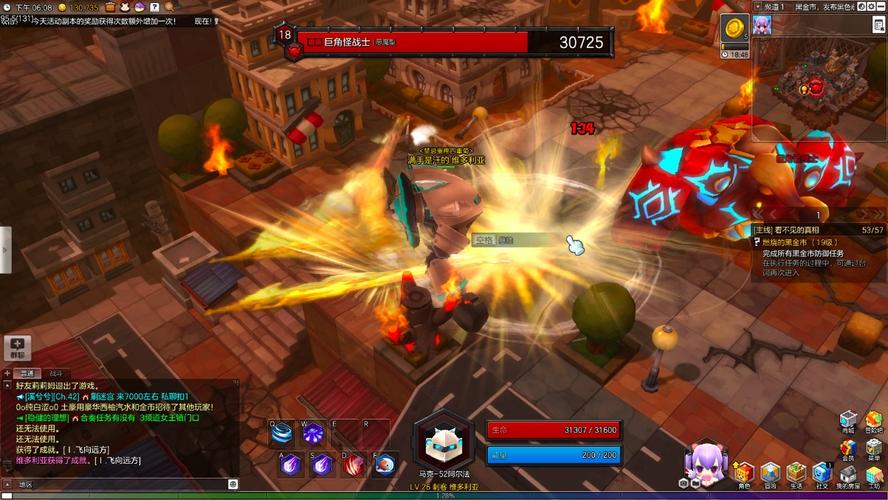Click the purple-haired pet portrait
This screenshot has width=888, height=500.
pos(704,462)
